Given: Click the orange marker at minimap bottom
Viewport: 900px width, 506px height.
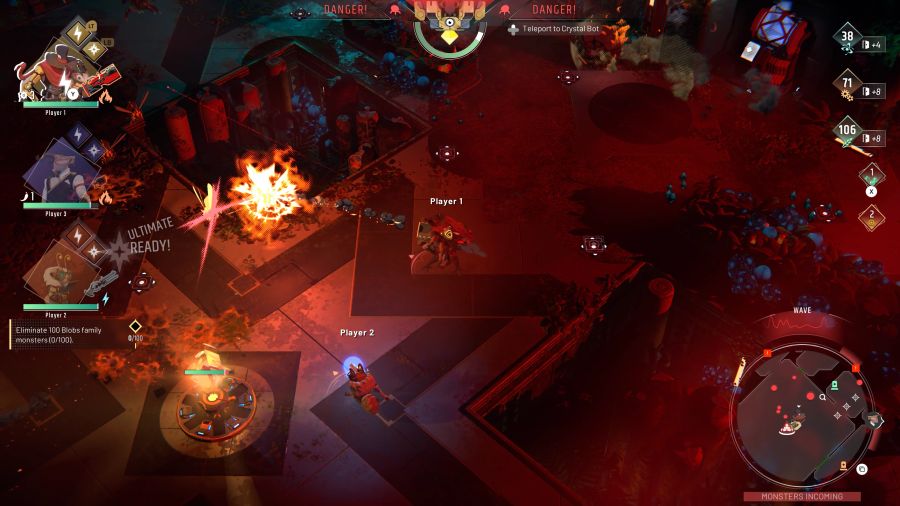Looking at the screenshot, I should [843, 464].
